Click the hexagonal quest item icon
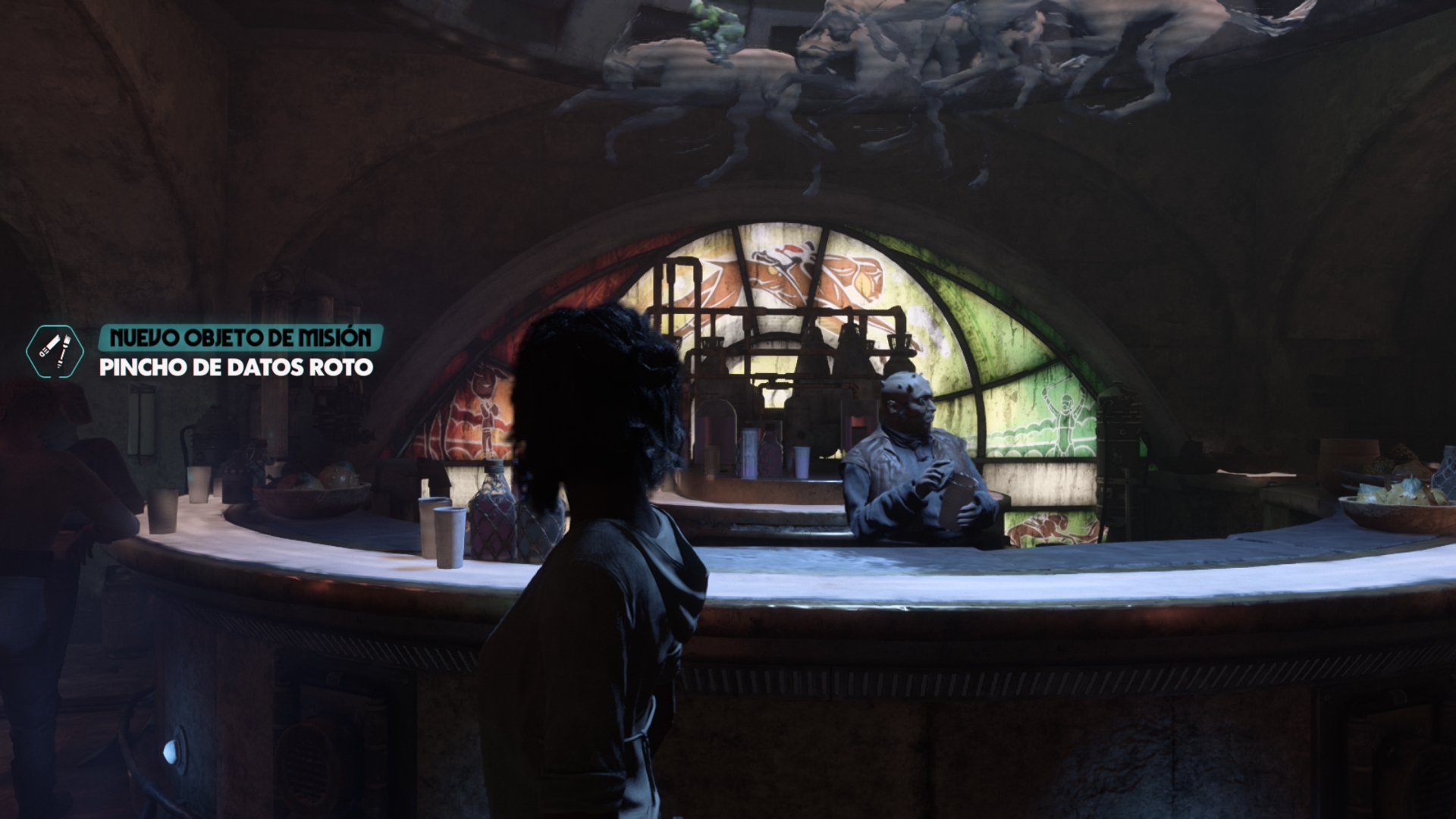Viewport: 1456px width, 819px height. pos(55,352)
